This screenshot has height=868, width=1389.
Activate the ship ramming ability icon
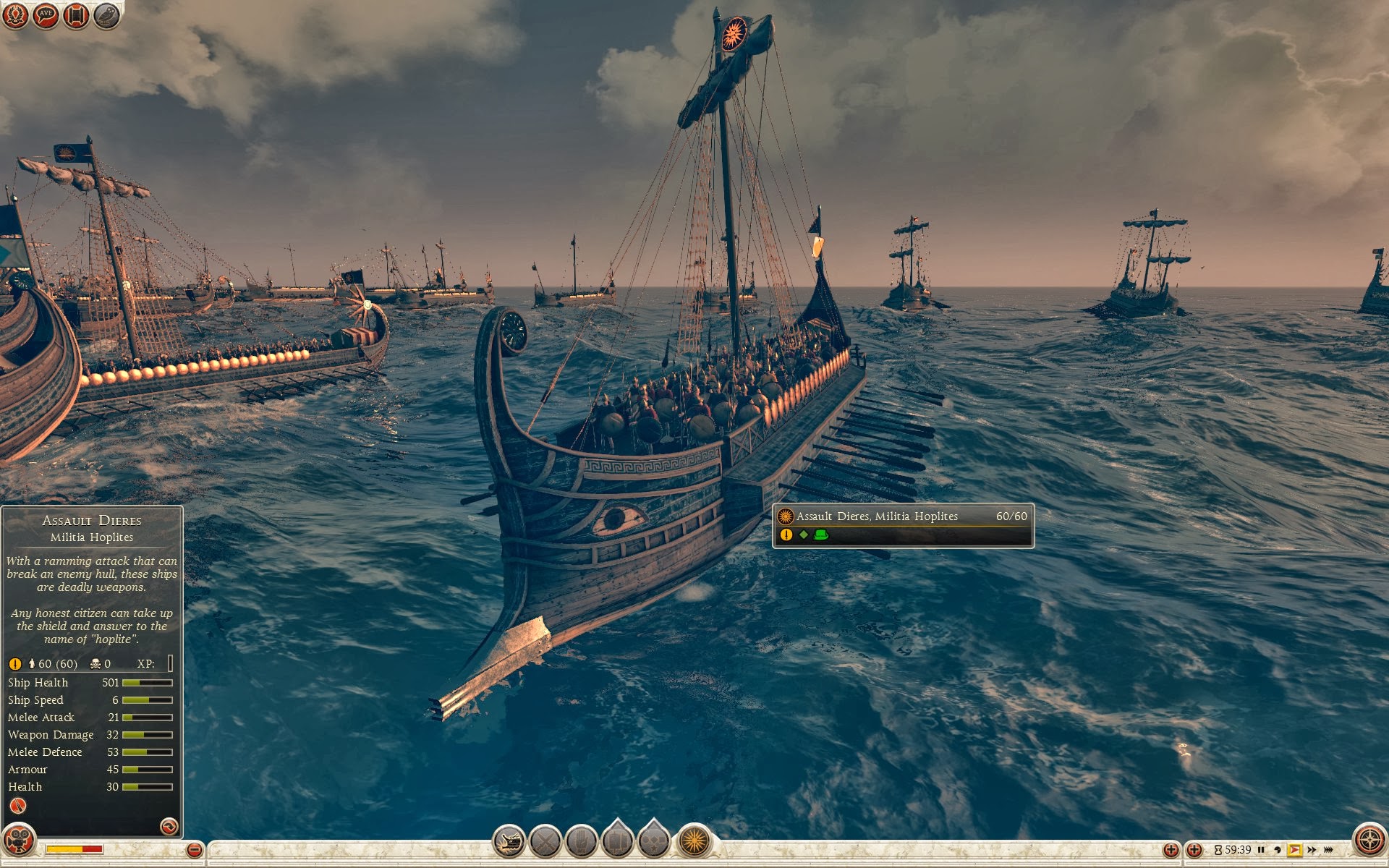[x=509, y=841]
